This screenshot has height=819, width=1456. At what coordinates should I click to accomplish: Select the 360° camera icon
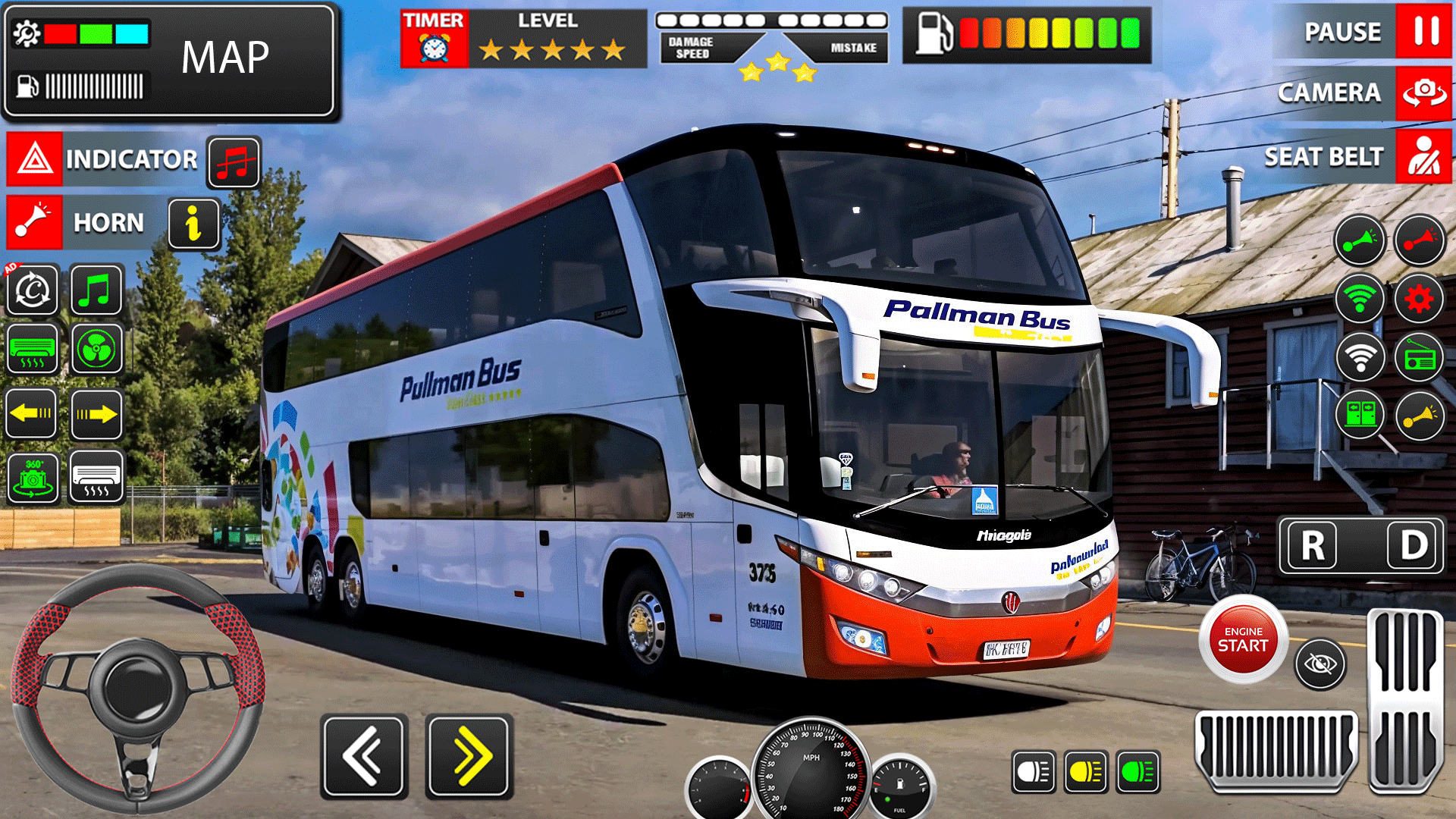coord(30,479)
